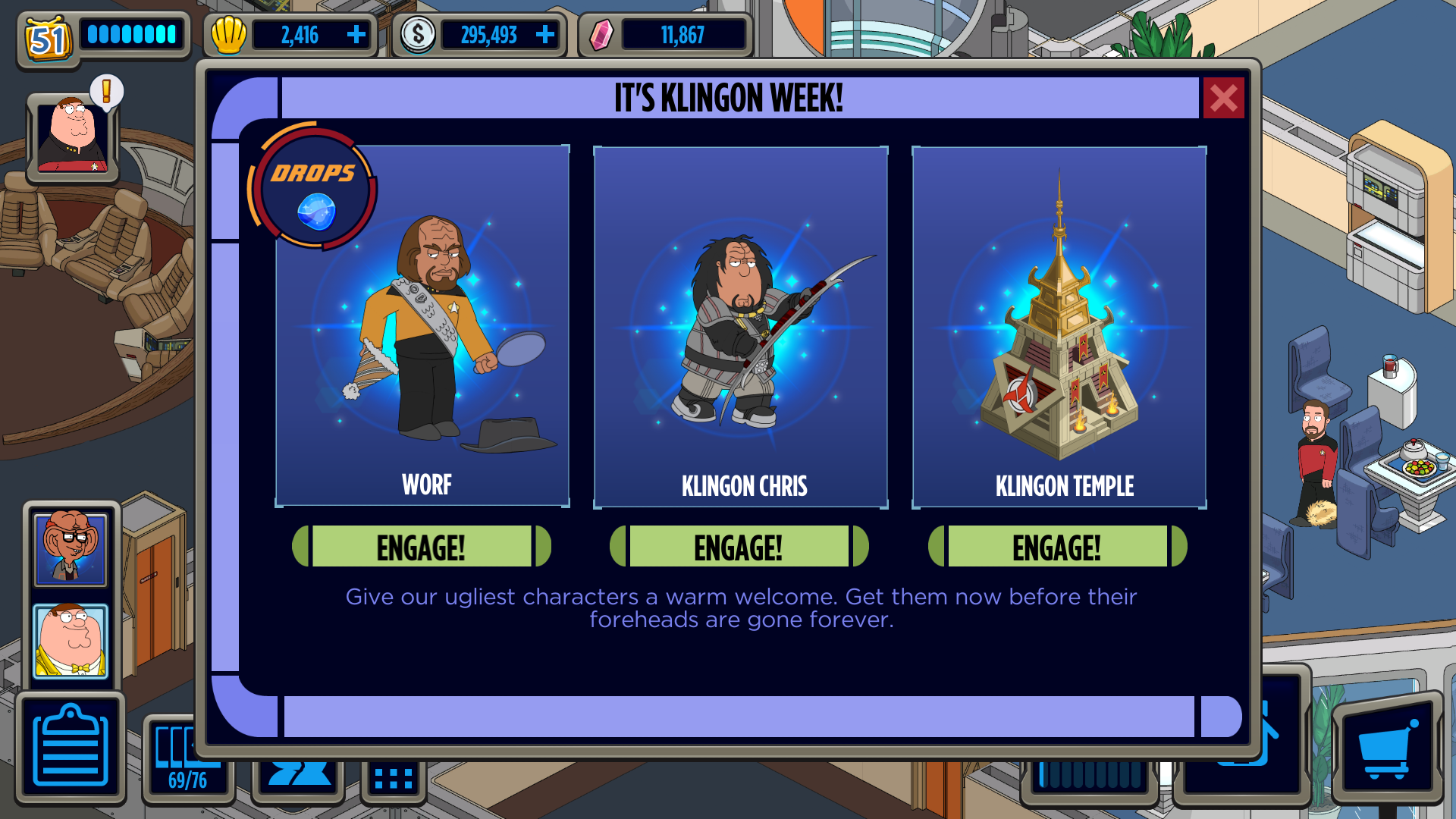Select the Klingon Chris card
The width and height of the screenshot is (1456, 819).
pos(741,327)
